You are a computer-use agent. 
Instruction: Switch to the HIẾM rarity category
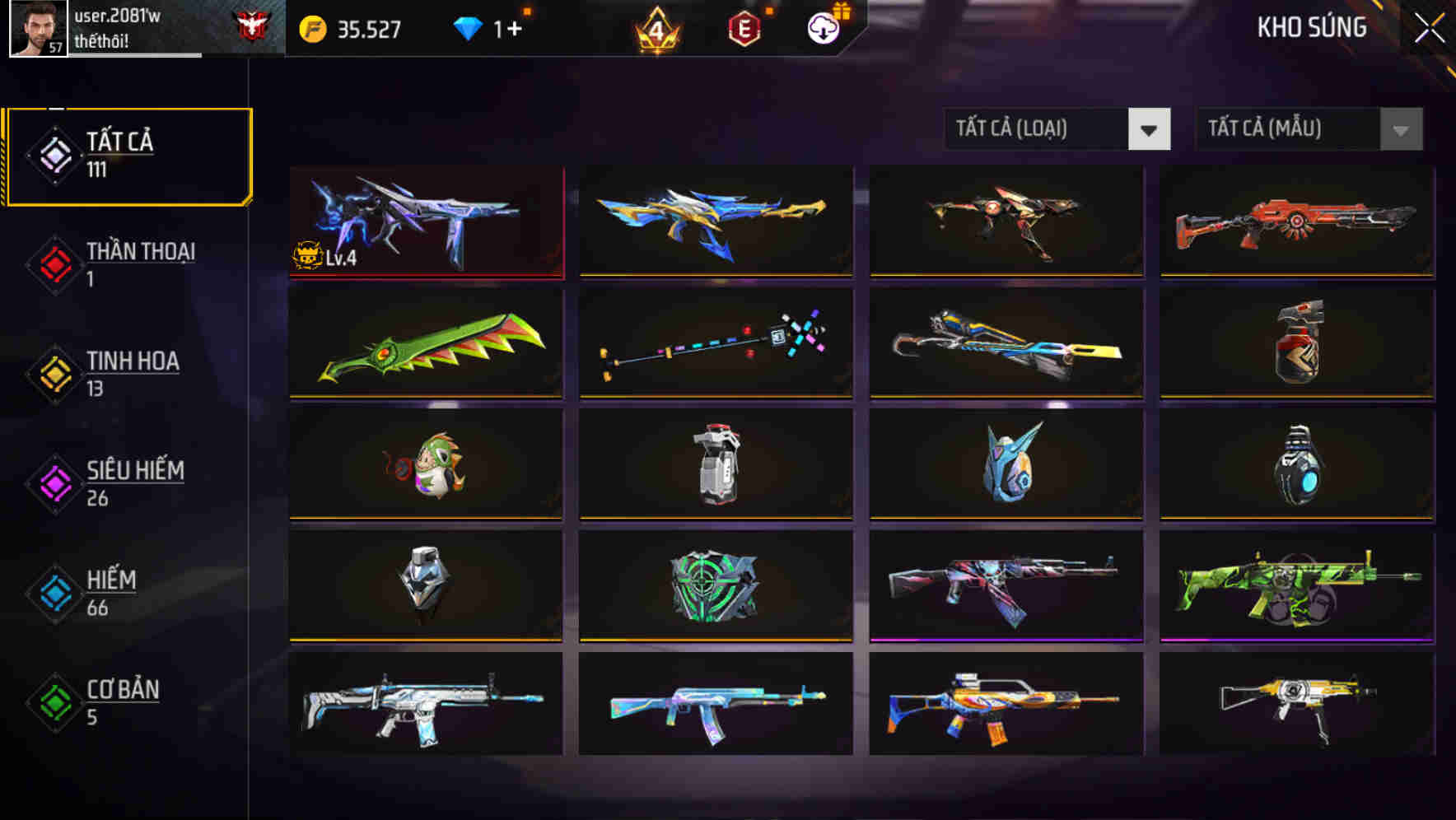tap(107, 591)
